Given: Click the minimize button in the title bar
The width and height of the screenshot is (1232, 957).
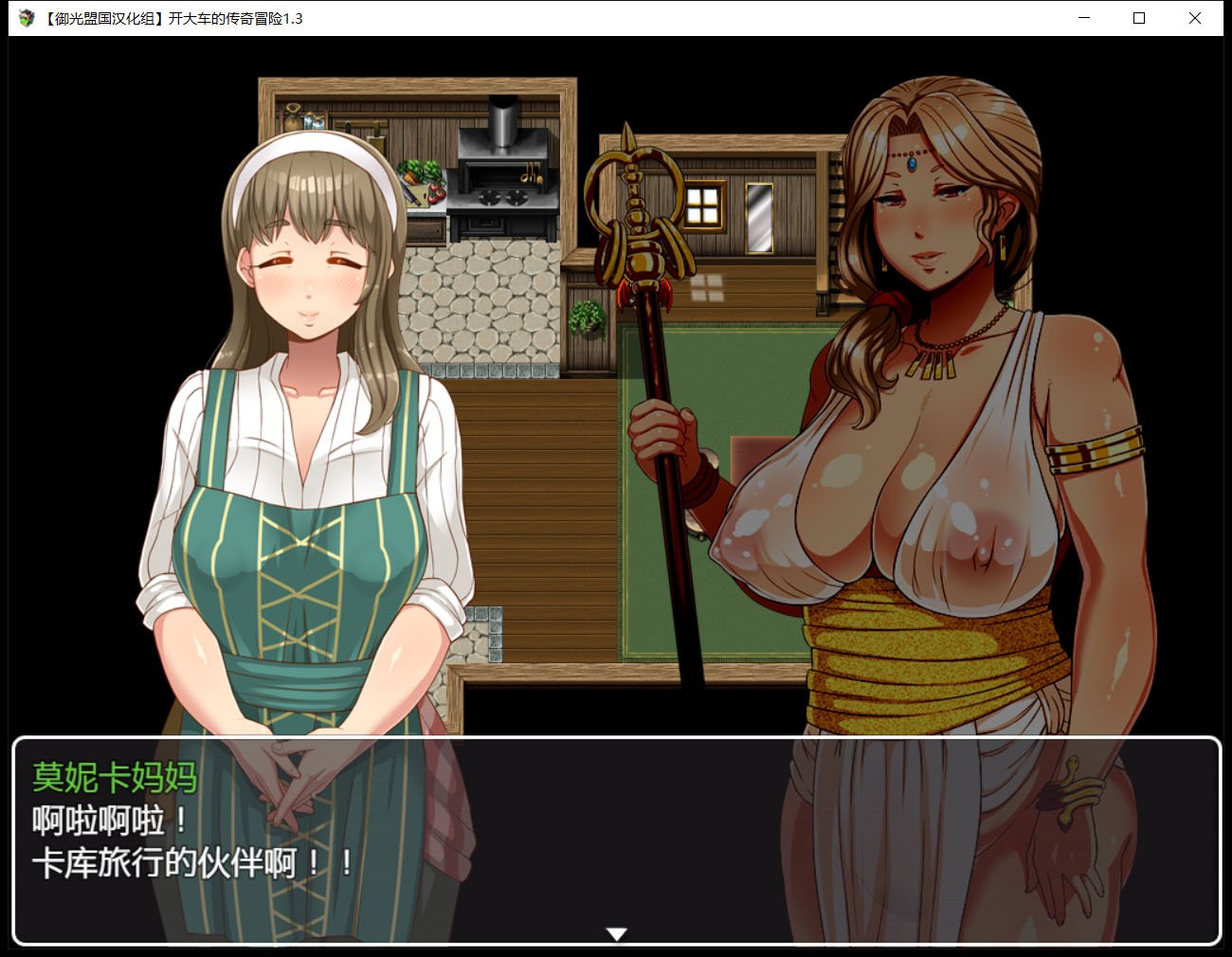Looking at the screenshot, I should click(1083, 18).
